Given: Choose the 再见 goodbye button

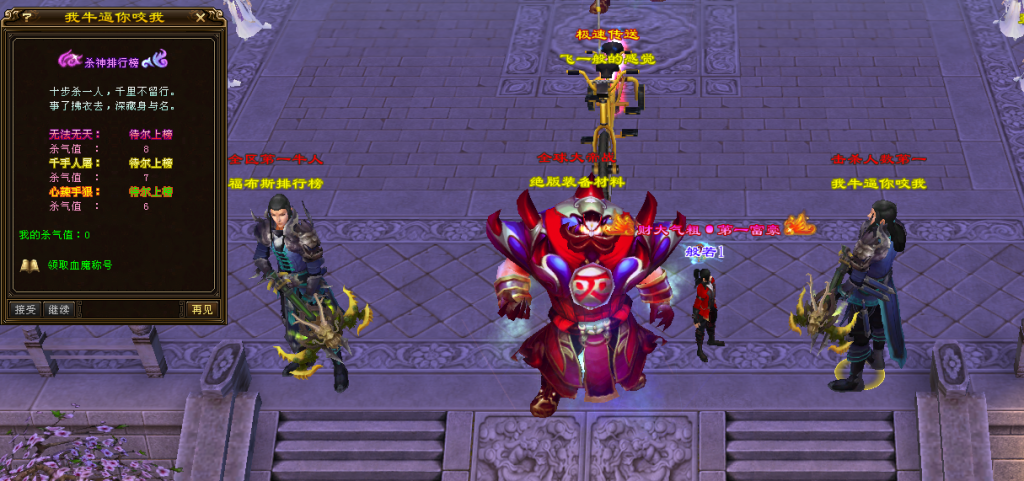Looking at the screenshot, I should 201,309.
